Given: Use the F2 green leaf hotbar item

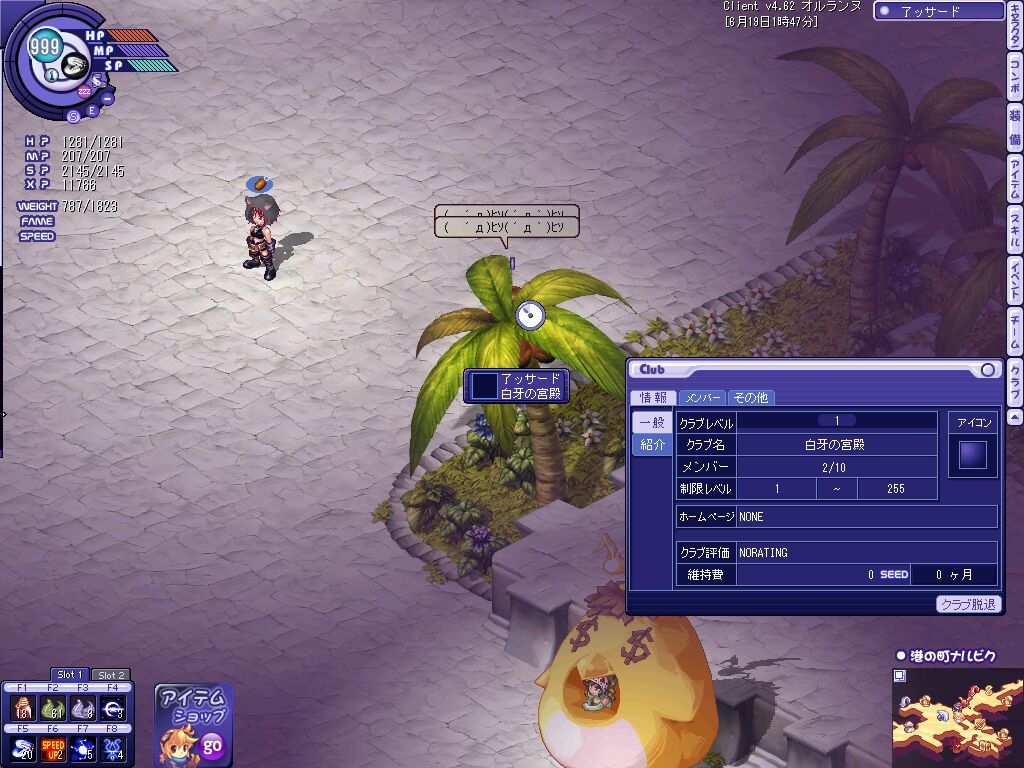Looking at the screenshot, I should [53, 709].
